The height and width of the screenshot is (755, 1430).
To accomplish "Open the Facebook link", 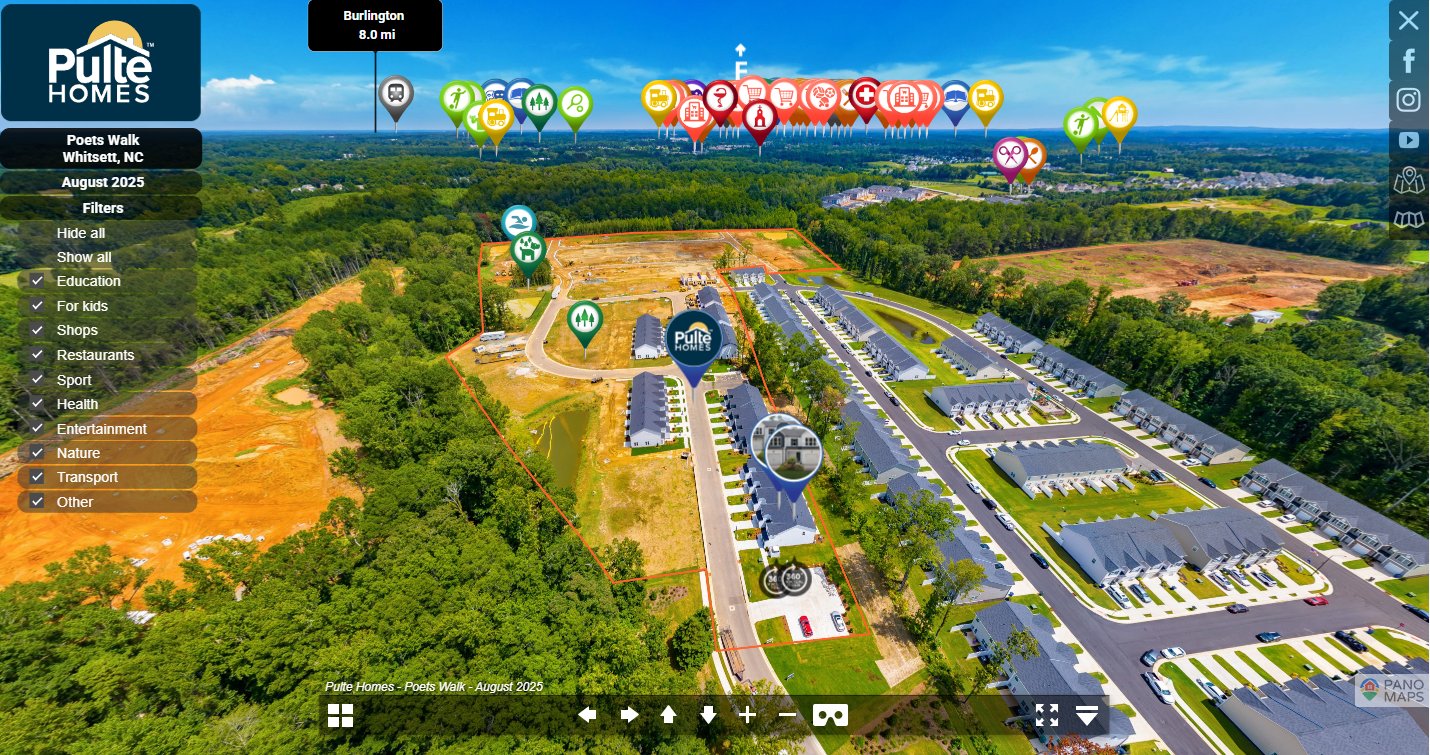I will [x=1409, y=61].
